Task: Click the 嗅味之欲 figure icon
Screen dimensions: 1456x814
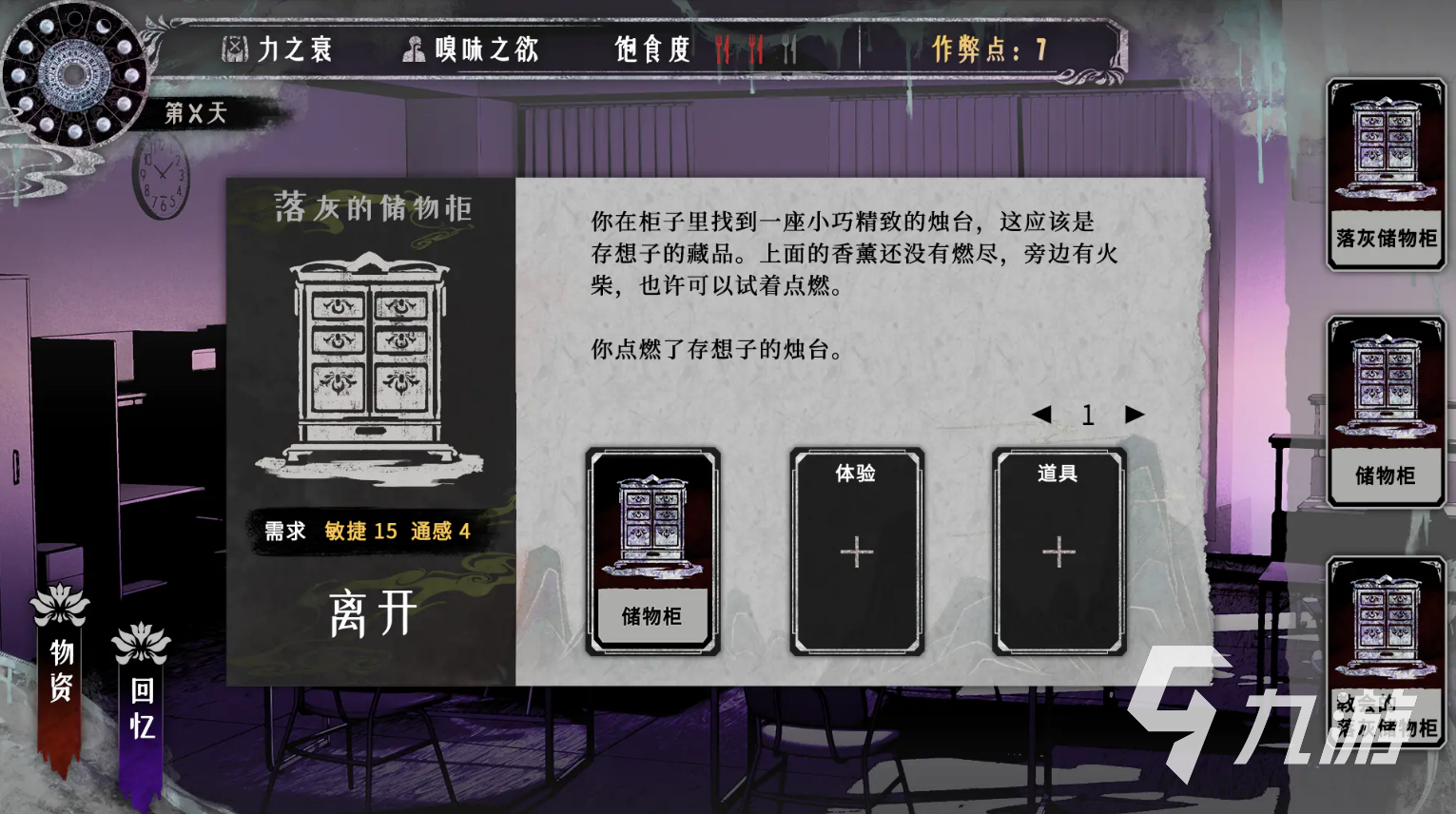Action: tap(413, 48)
